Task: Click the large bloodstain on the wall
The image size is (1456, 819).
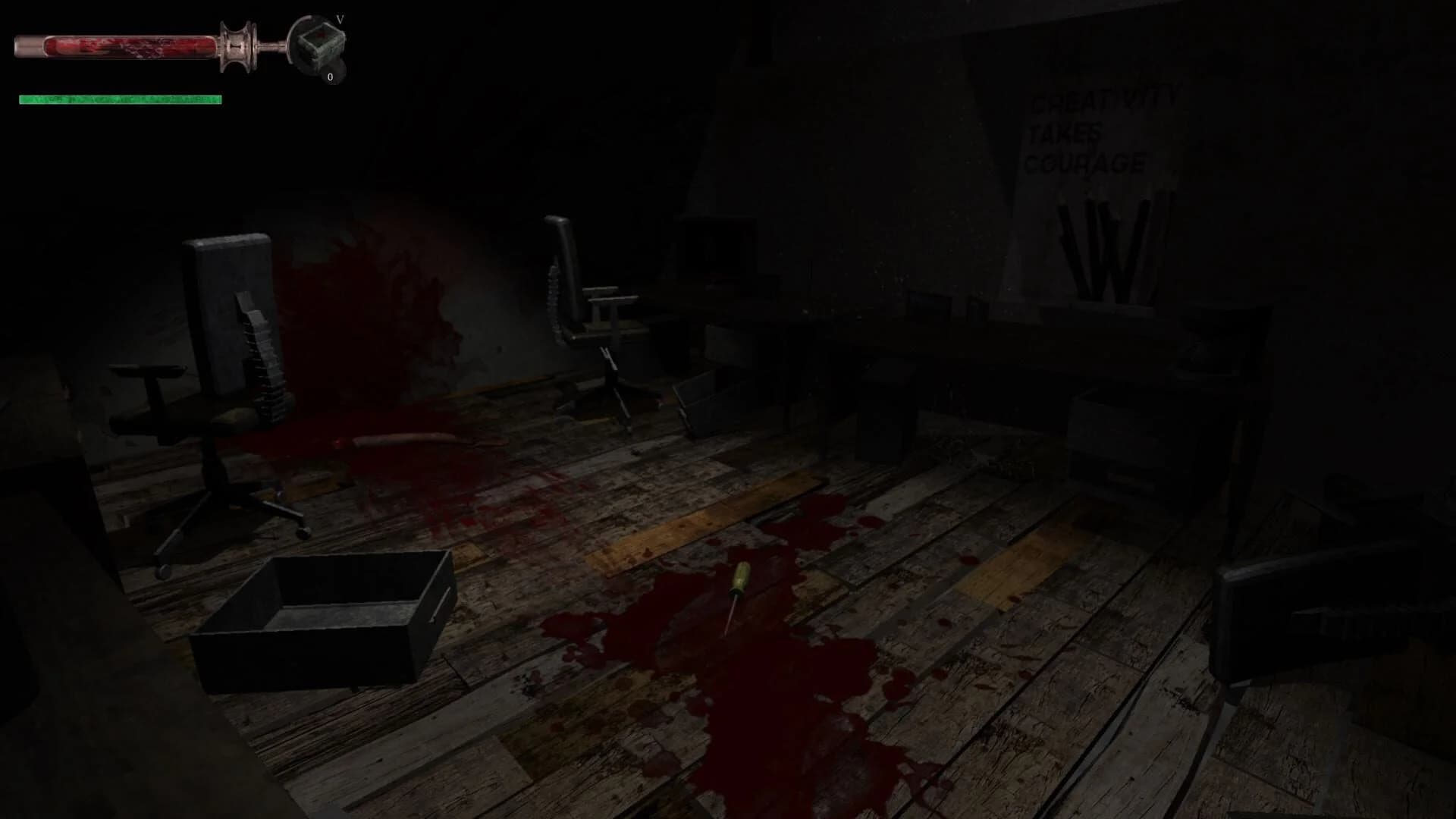Action: pos(364,303)
